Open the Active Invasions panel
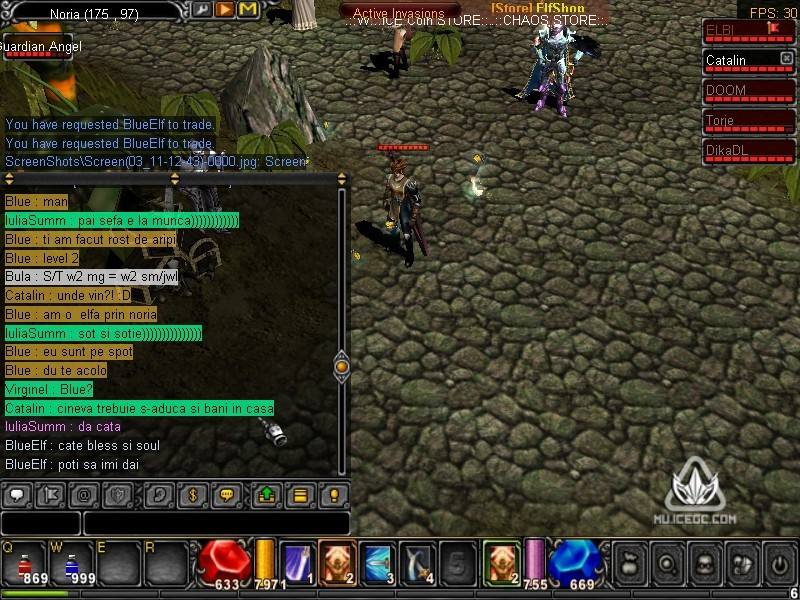This screenshot has width=800, height=600. [x=399, y=13]
